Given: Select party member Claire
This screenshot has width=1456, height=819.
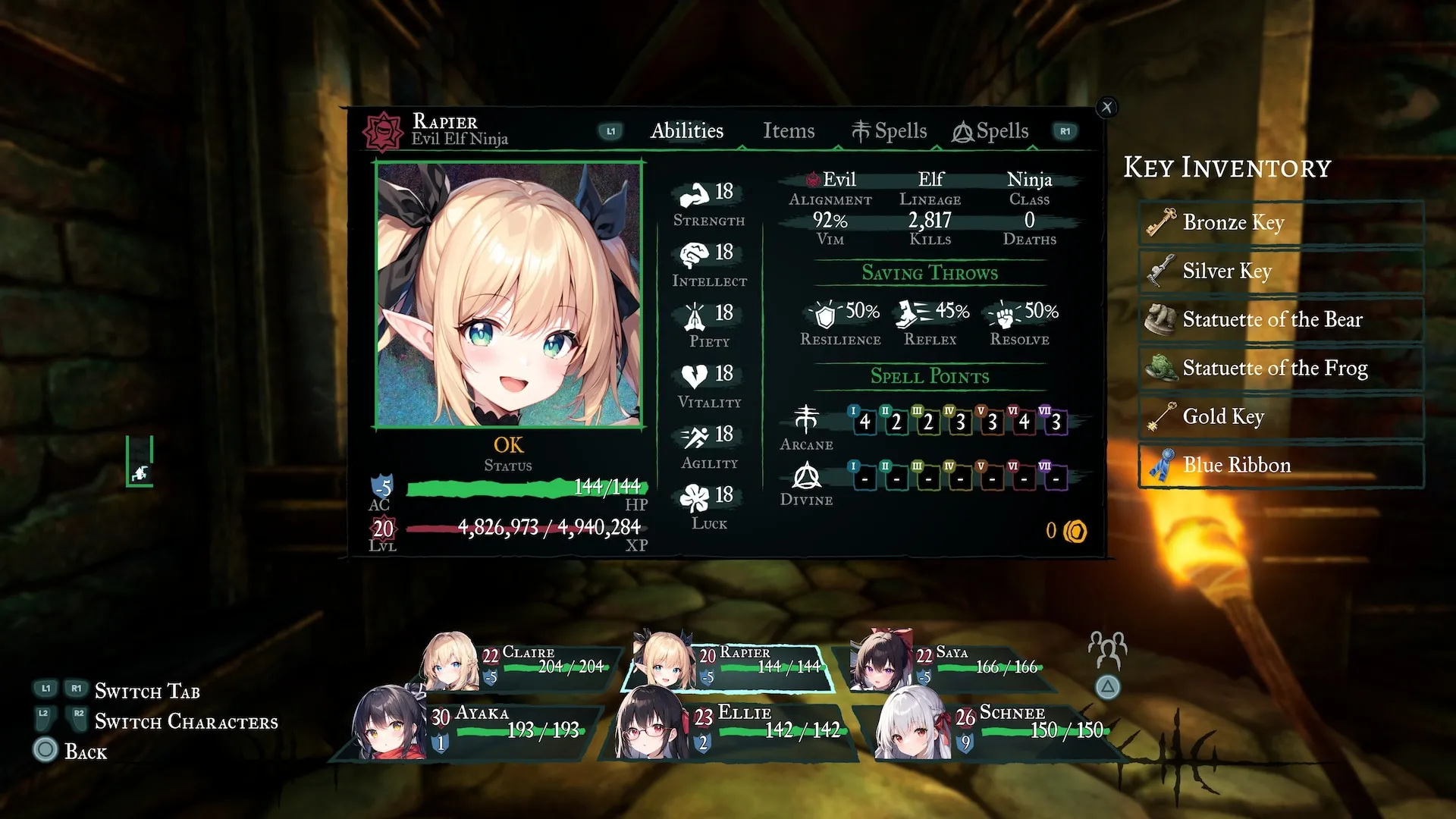Looking at the screenshot, I should pos(523,664).
